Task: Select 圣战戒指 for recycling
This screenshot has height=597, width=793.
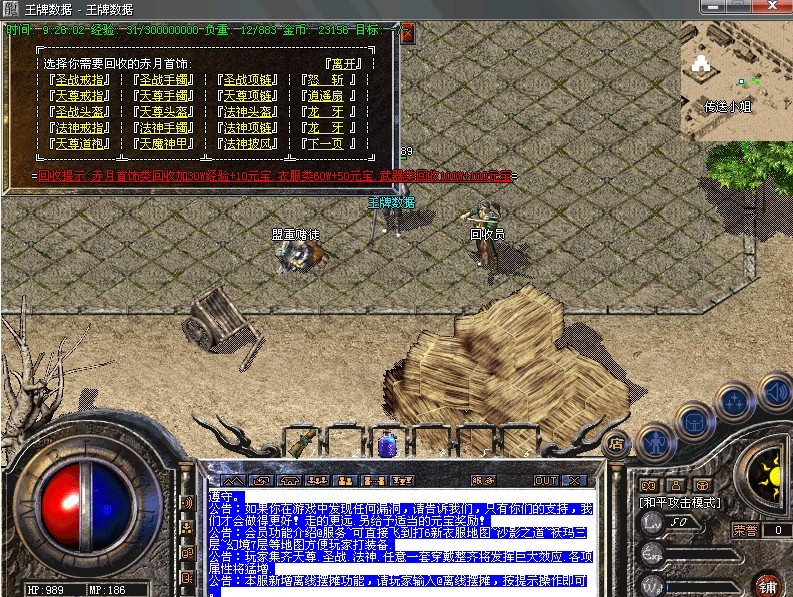Action: [x=80, y=79]
